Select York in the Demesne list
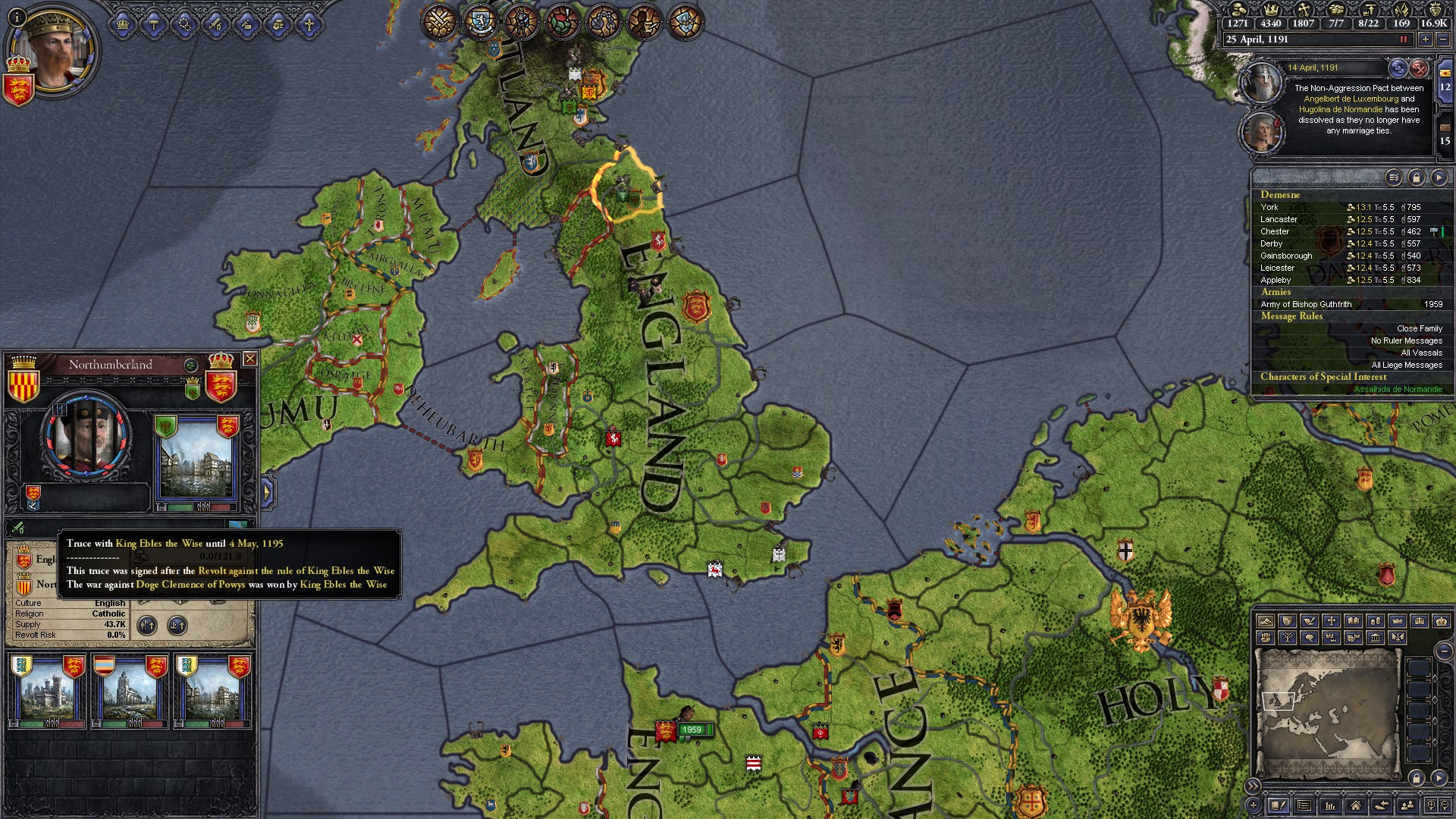The image size is (1456, 819). pos(1270,207)
